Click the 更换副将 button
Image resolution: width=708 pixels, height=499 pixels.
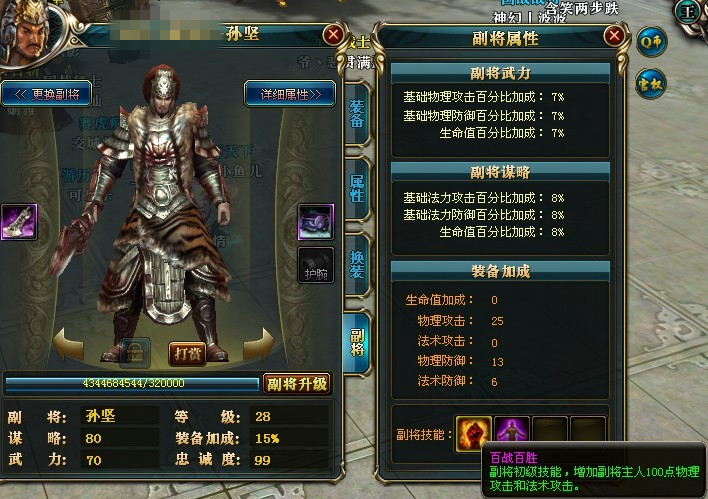[x=48, y=94]
